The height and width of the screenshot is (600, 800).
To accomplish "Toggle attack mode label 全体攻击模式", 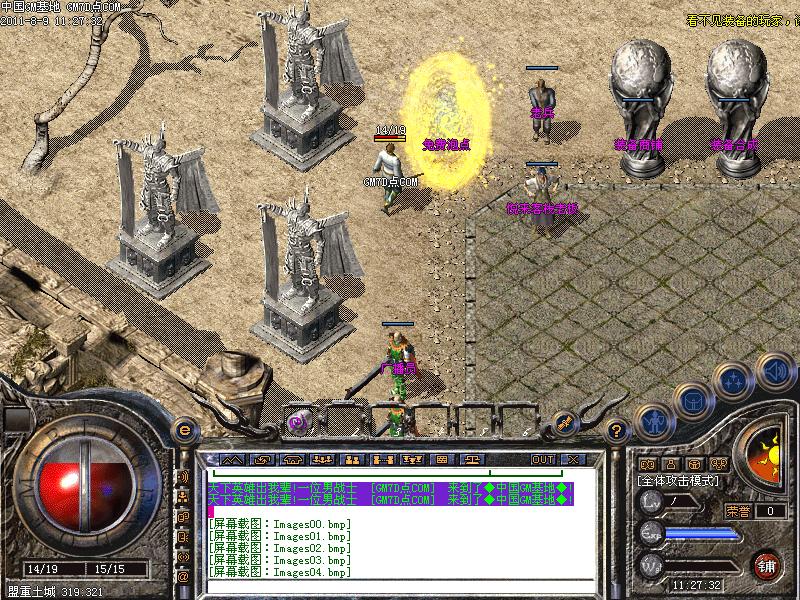I will point(679,481).
